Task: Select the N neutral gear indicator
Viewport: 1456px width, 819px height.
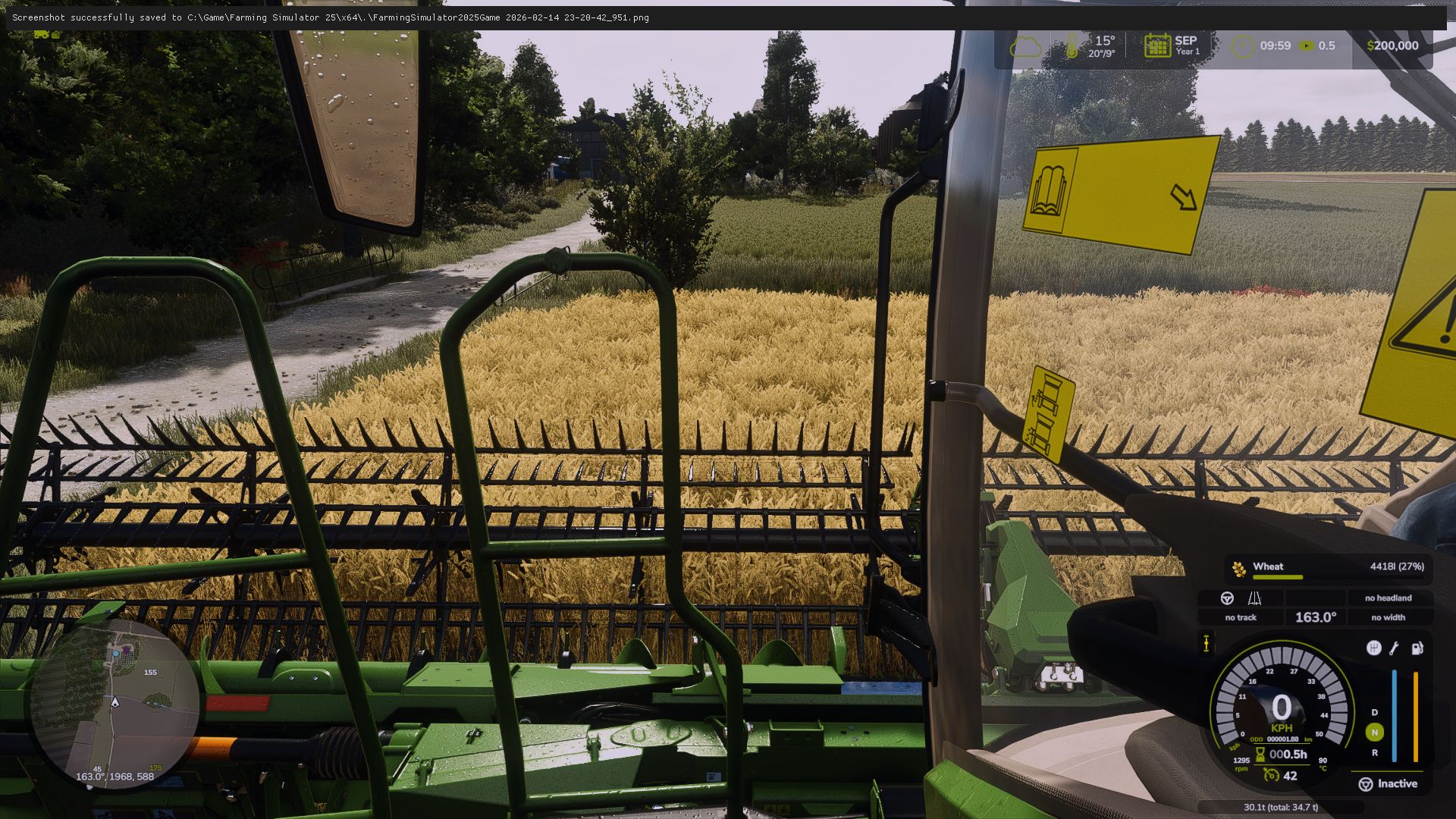Action: coord(1375,731)
